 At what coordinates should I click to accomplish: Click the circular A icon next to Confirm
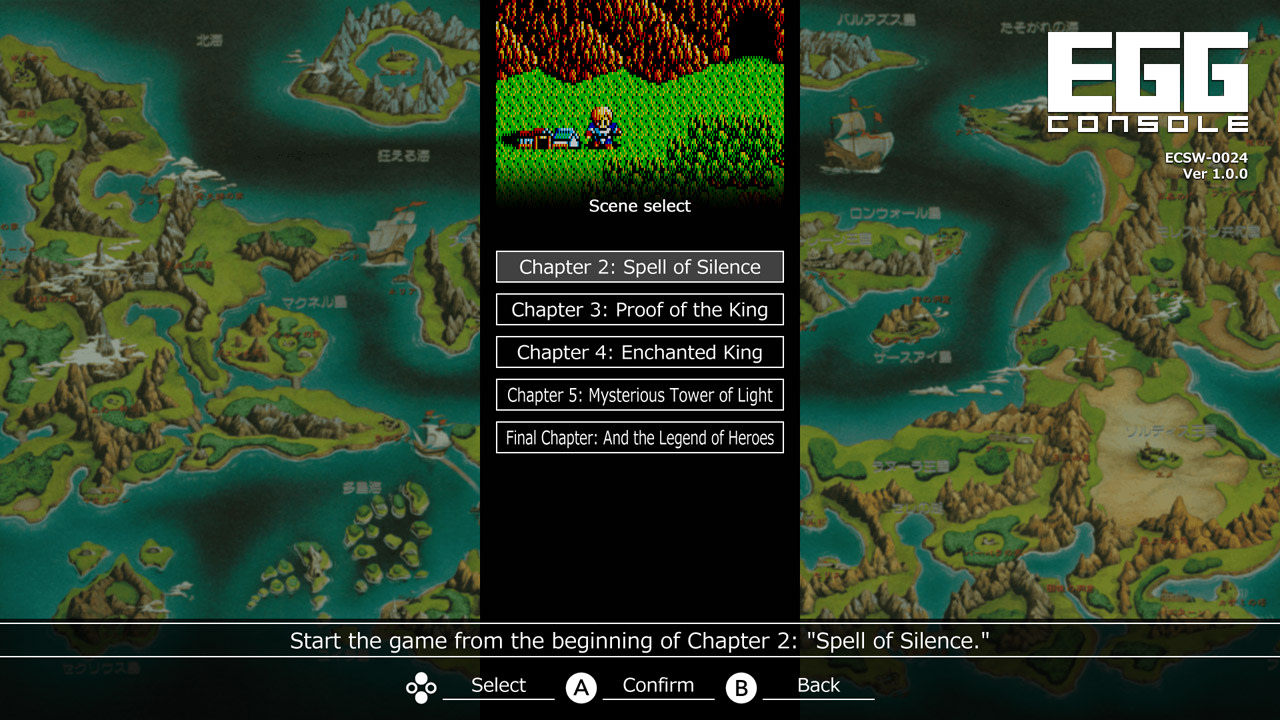581,687
